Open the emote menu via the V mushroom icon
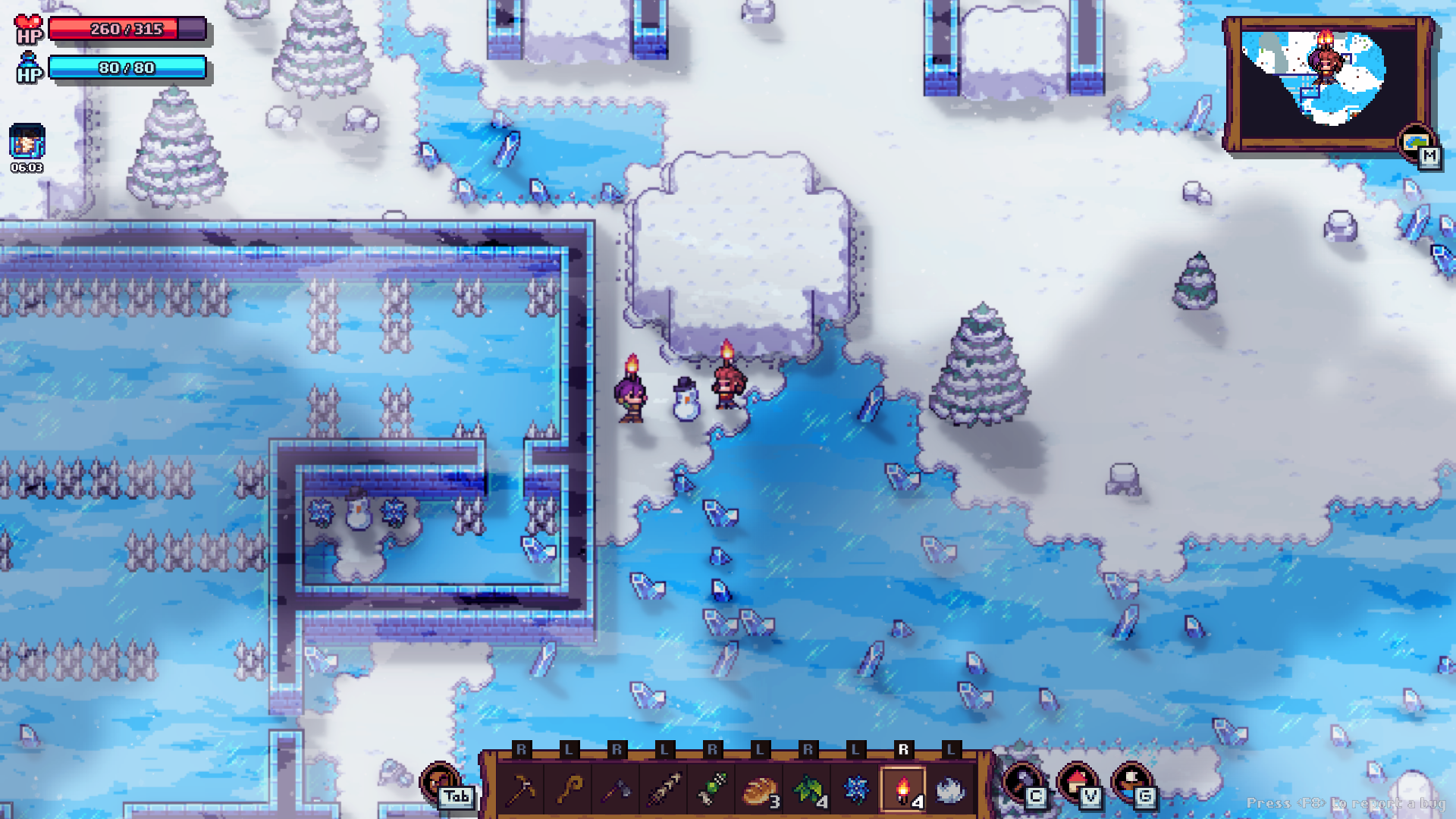The width and height of the screenshot is (1456, 819). (1078, 782)
